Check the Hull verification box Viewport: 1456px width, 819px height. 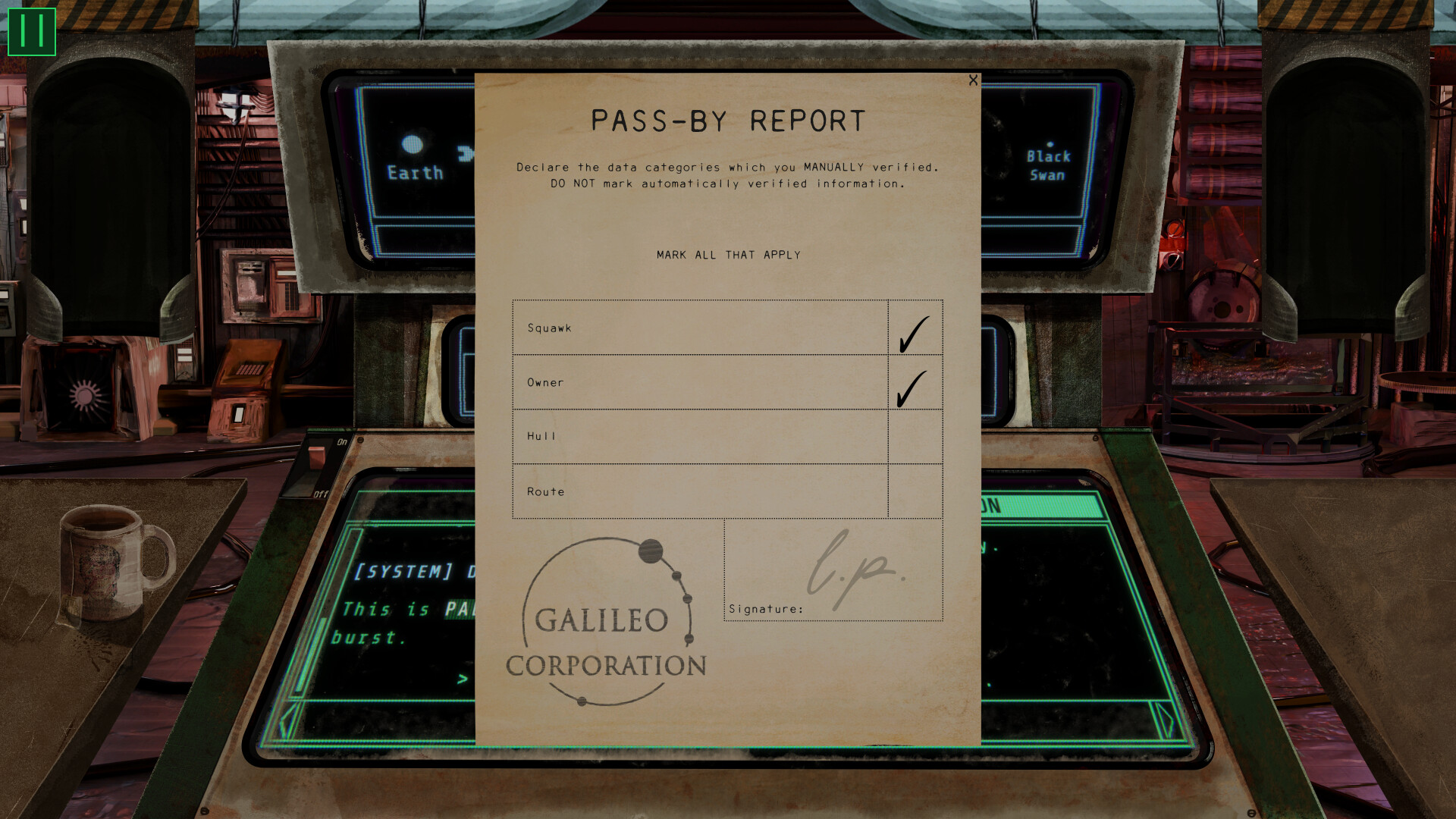tap(914, 438)
